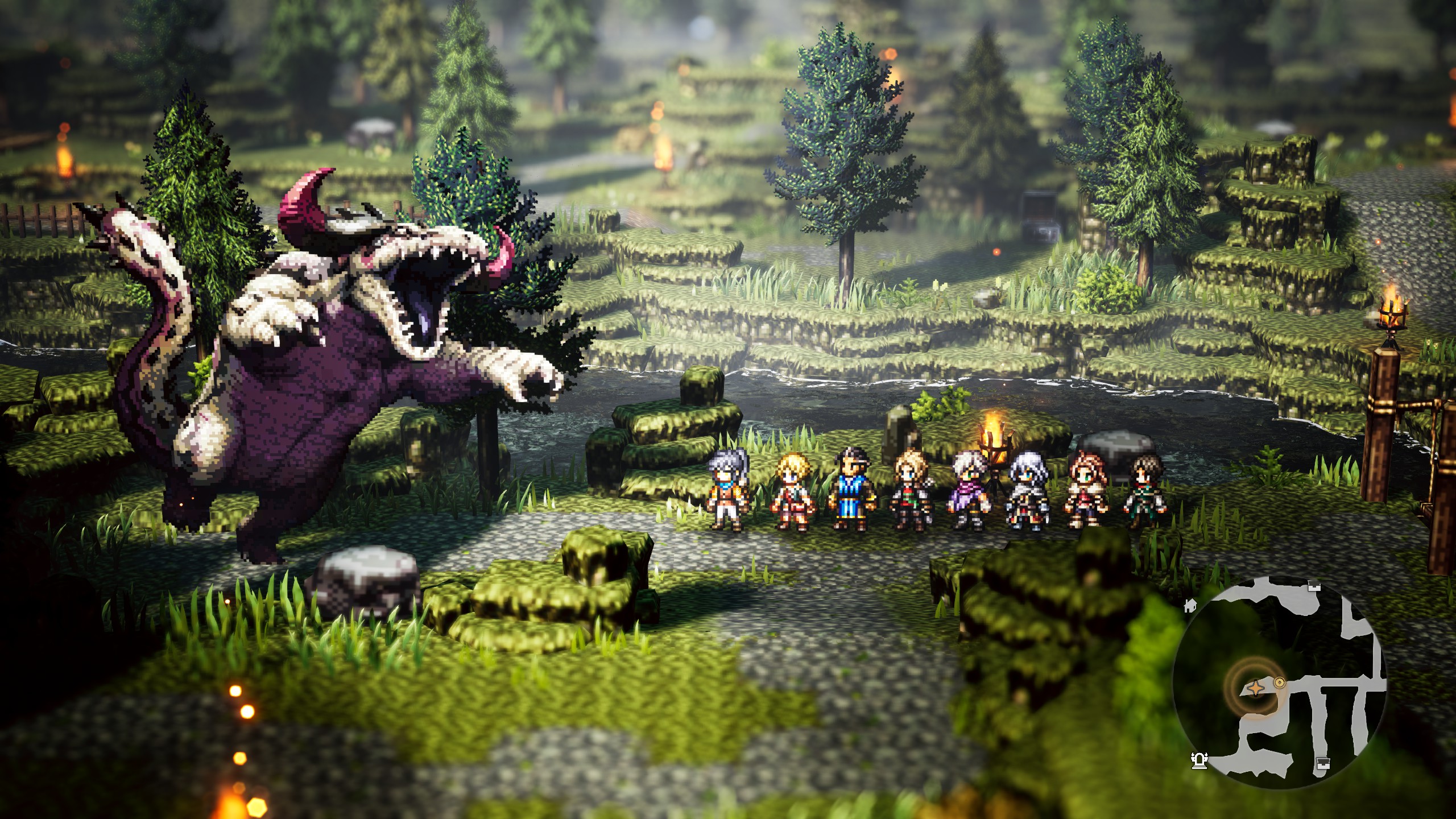The width and height of the screenshot is (1456, 819).
Task: Select the house marker on the minimap
Action: (x=1190, y=605)
